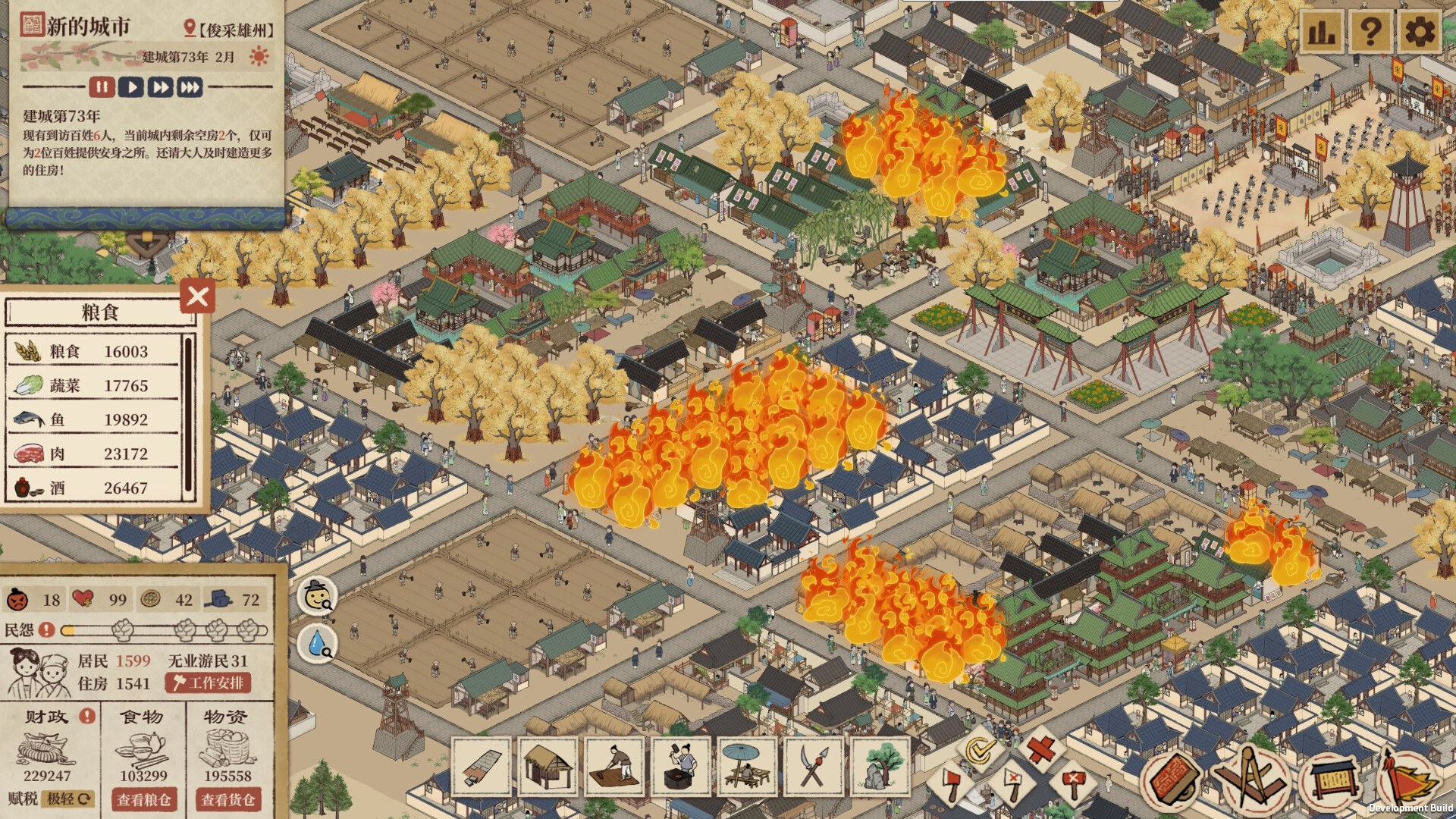This screenshot has width=1456, height=819.
Task: Click the 查看粮仓 granary button
Action: click(144, 800)
